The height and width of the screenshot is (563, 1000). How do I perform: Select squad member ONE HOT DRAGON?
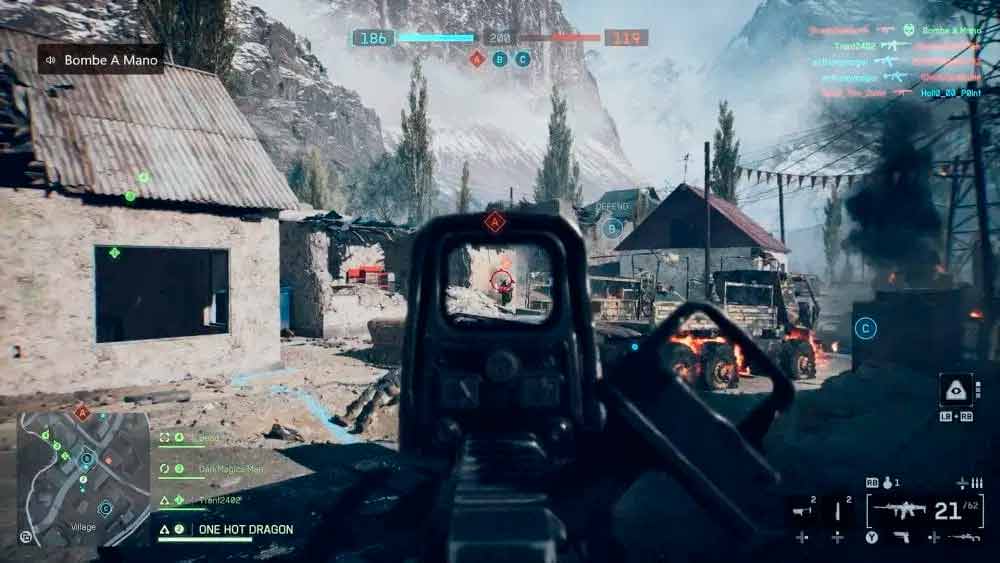[245, 529]
